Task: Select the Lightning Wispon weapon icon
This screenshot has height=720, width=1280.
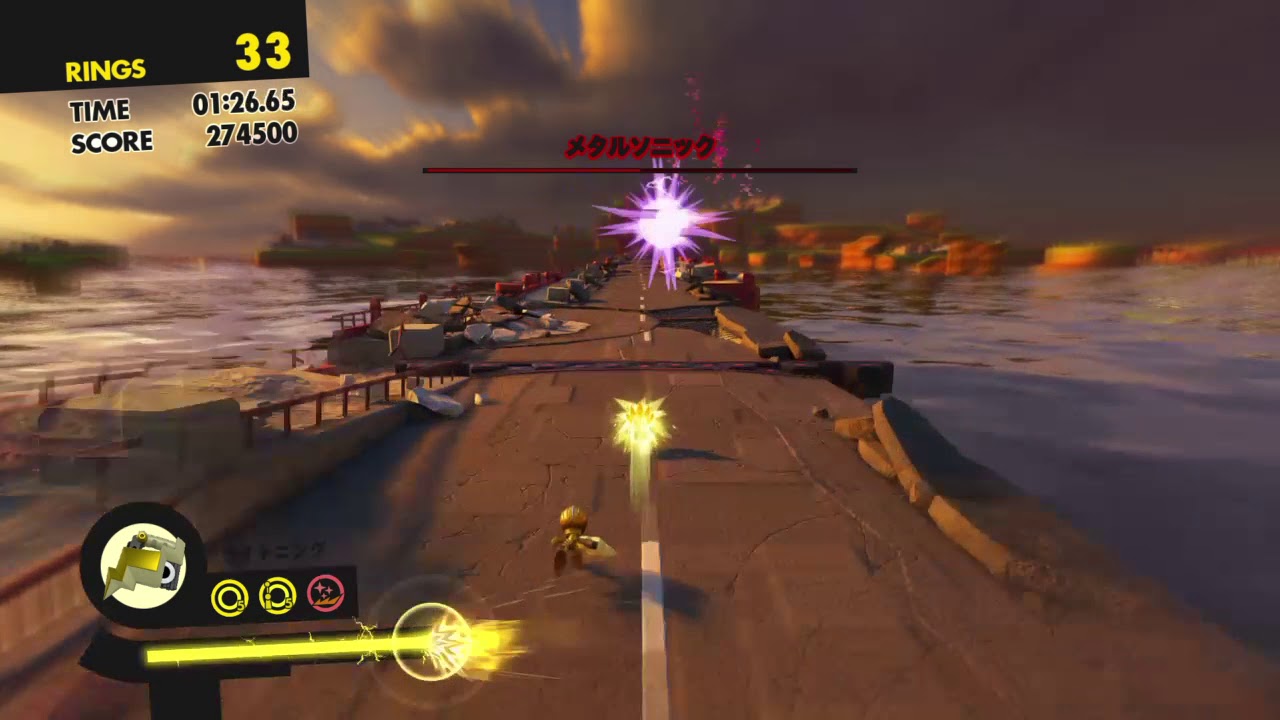Action: pyautogui.click(x=143, y=566)
